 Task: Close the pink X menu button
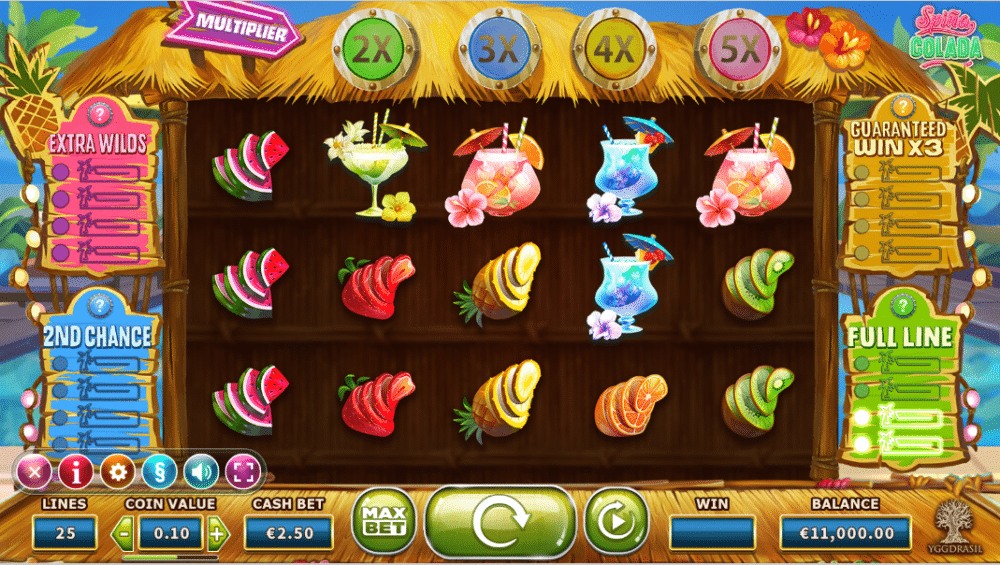point(34,470)
